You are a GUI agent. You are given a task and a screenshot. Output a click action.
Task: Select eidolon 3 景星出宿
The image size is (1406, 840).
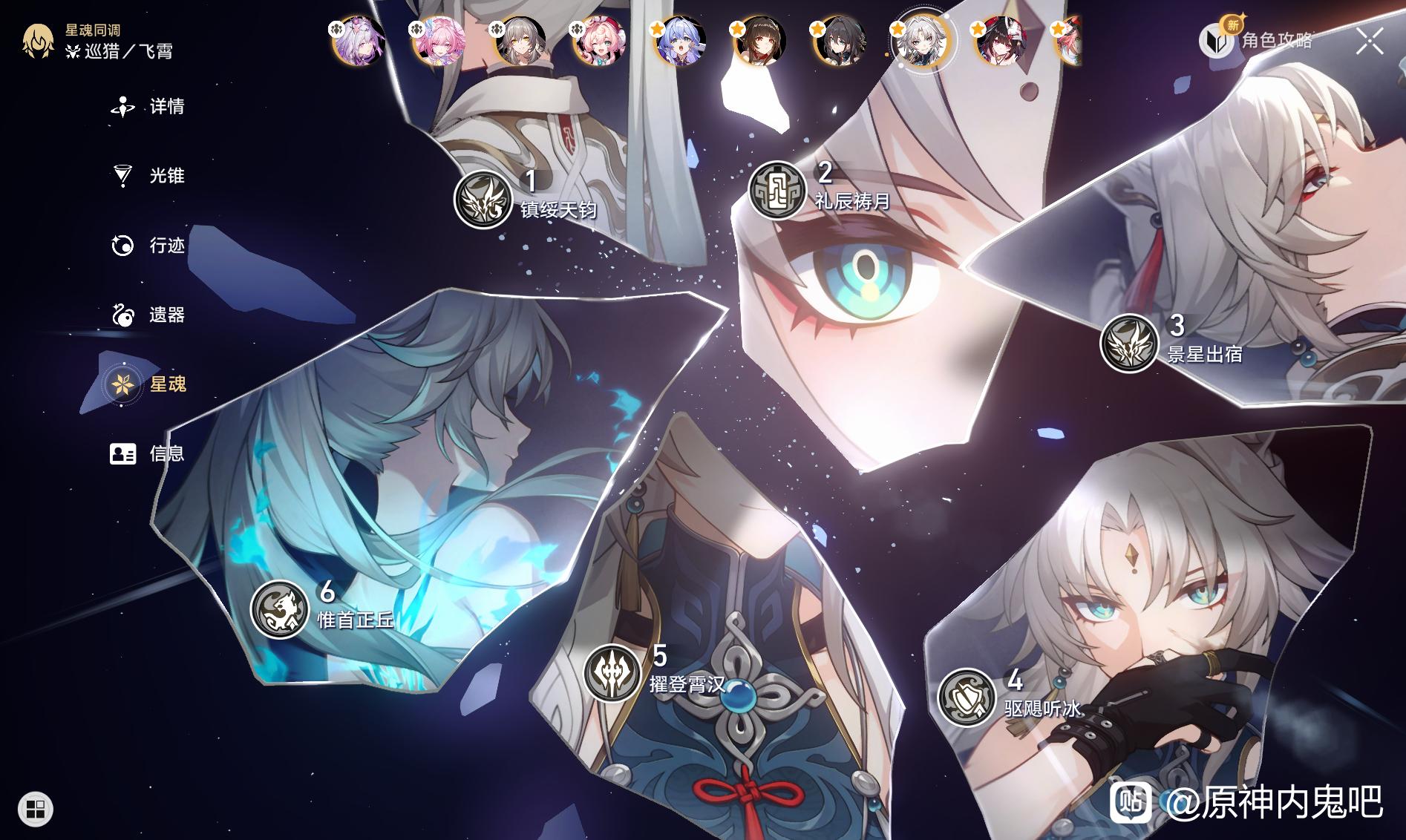[x=1128, y=343]
